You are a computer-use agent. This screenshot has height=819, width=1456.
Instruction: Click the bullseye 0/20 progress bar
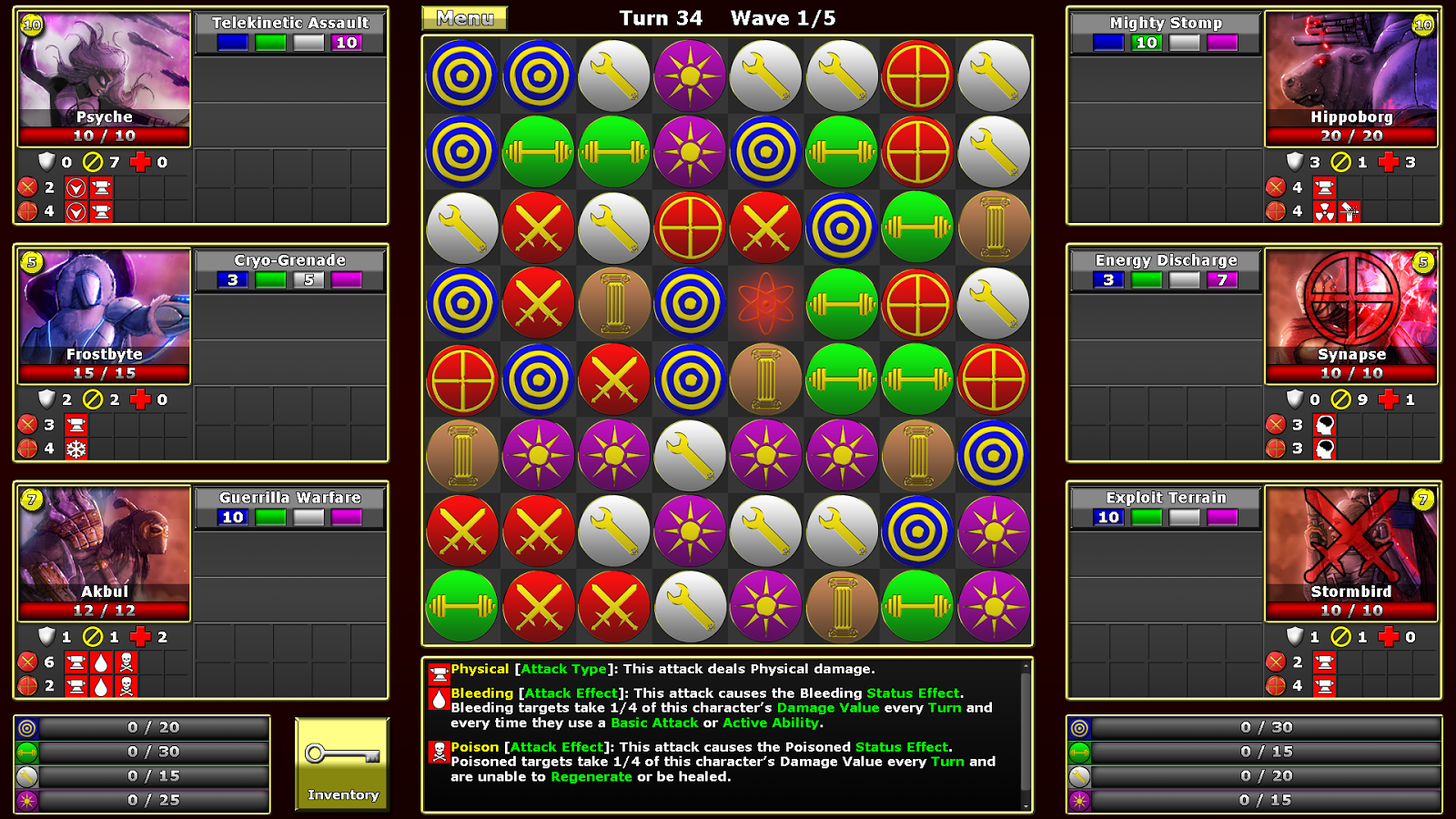coord(141,726)
